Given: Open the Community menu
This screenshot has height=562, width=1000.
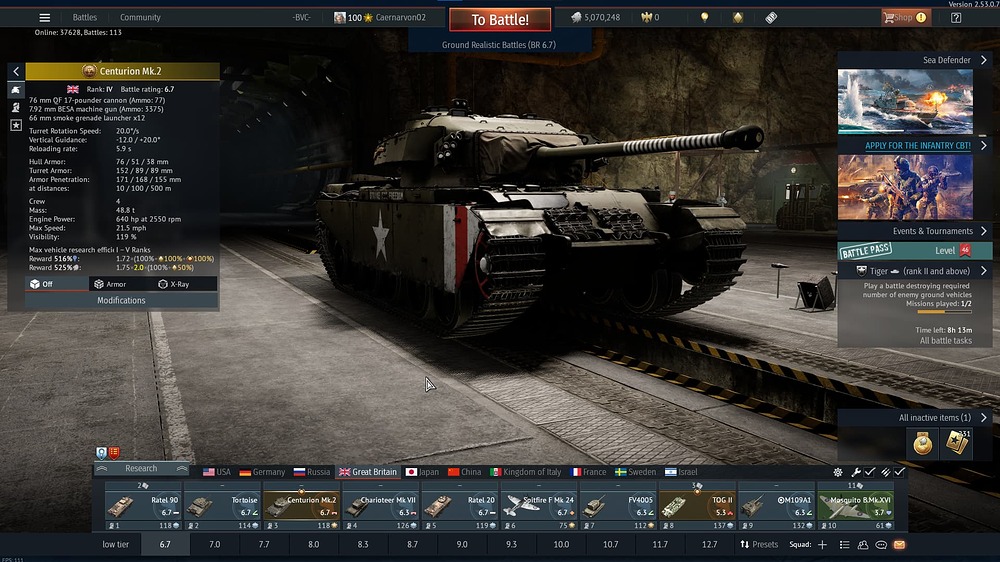Looking at the screenshot, I should [x=140, y=18].
